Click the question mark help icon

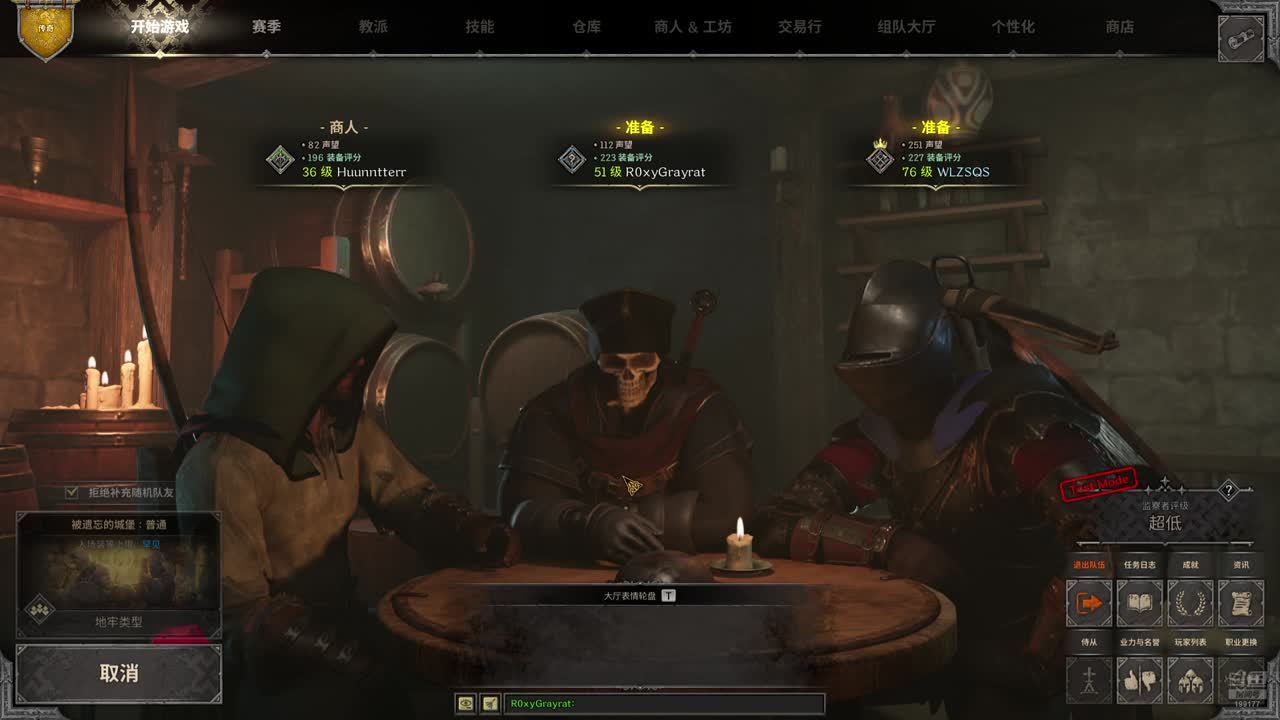[x=1229, y=490]
